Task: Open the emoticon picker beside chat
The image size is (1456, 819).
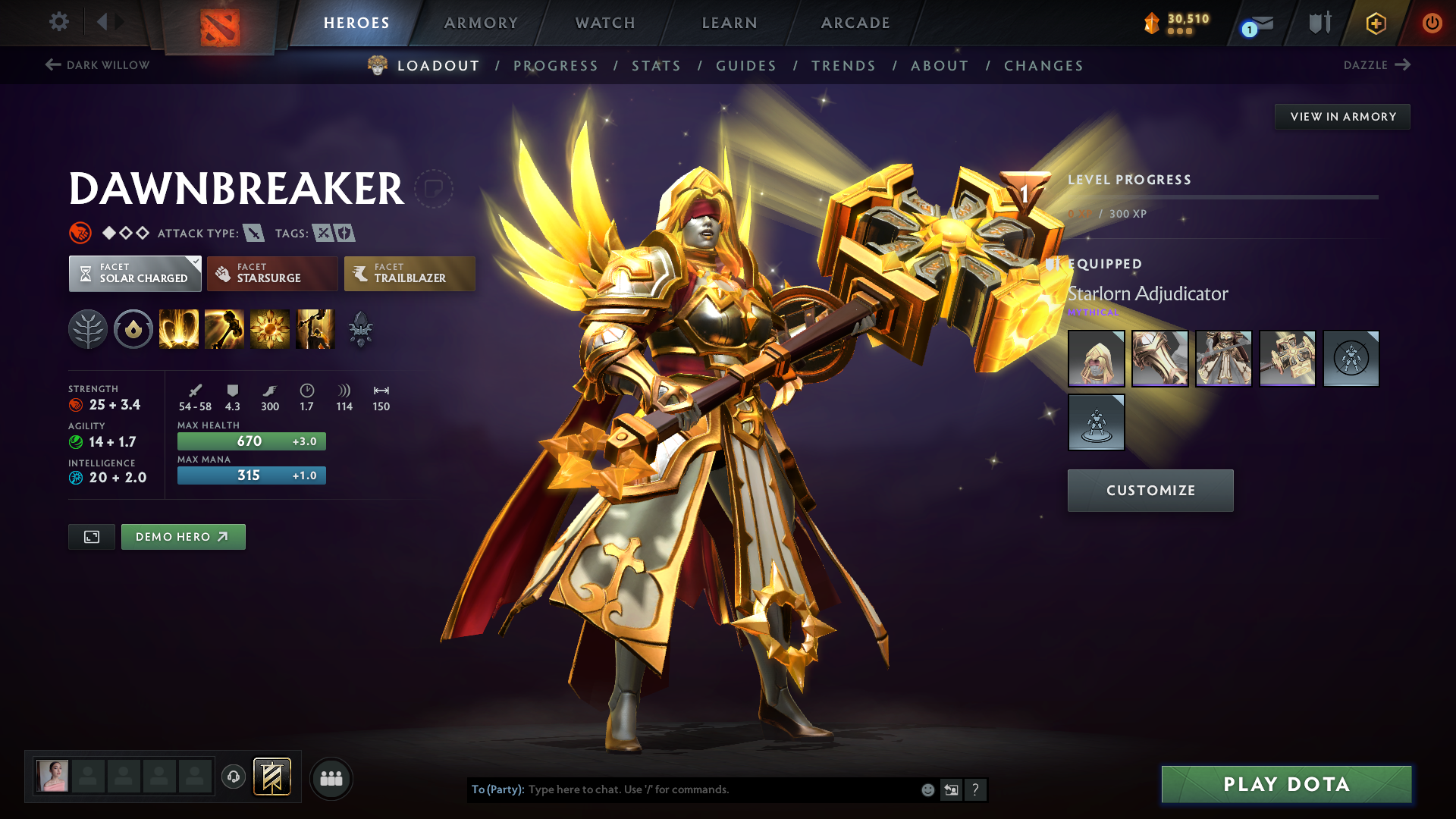Action: coord(927,789)
